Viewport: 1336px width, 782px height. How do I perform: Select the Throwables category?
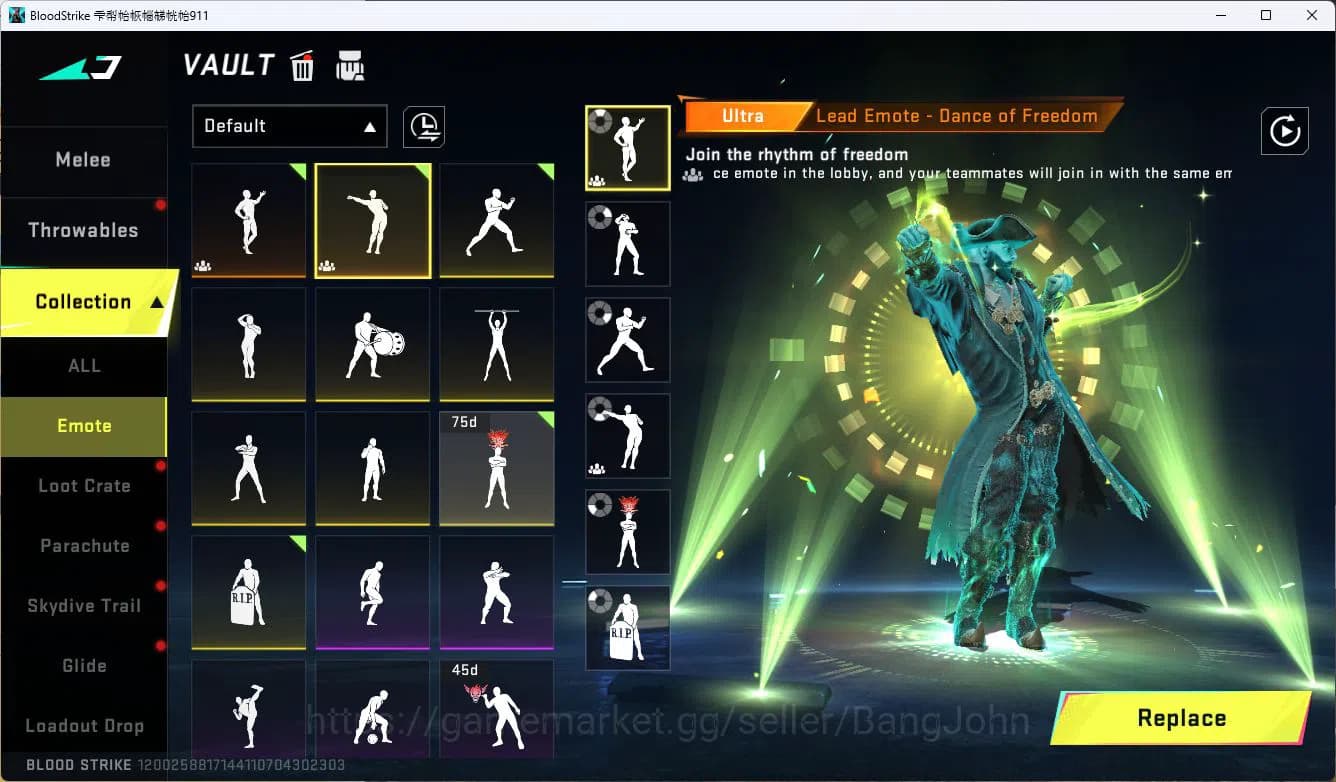(x=84, y=229)
